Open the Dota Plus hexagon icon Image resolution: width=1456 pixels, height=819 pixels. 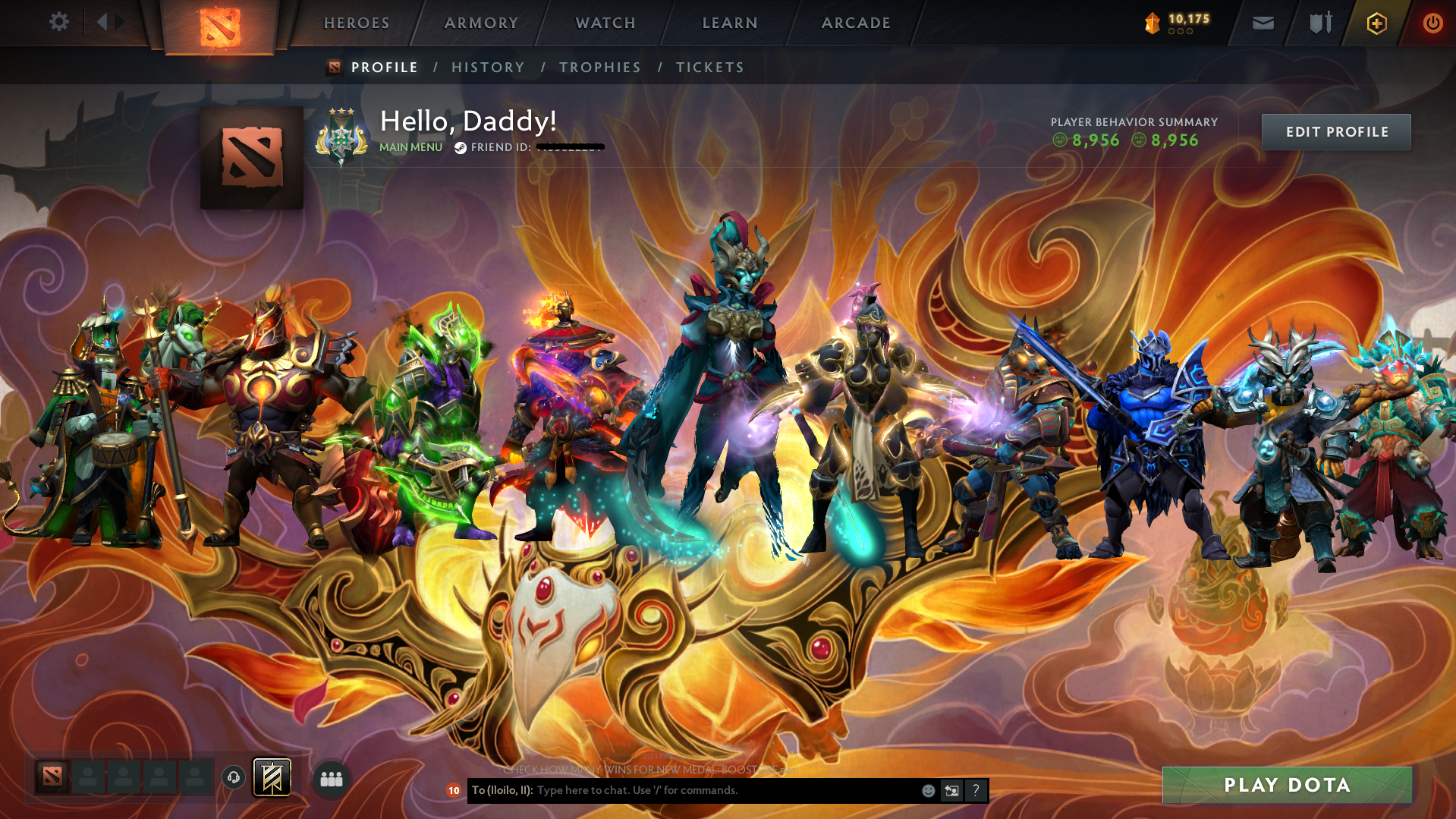click(x=1376, y=23)
